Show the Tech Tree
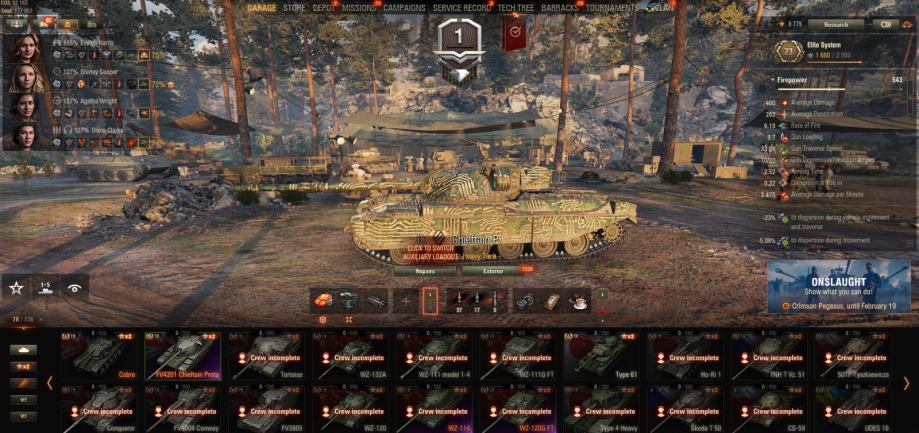Viewport: 919px width, 433px height. click(514, 8)
